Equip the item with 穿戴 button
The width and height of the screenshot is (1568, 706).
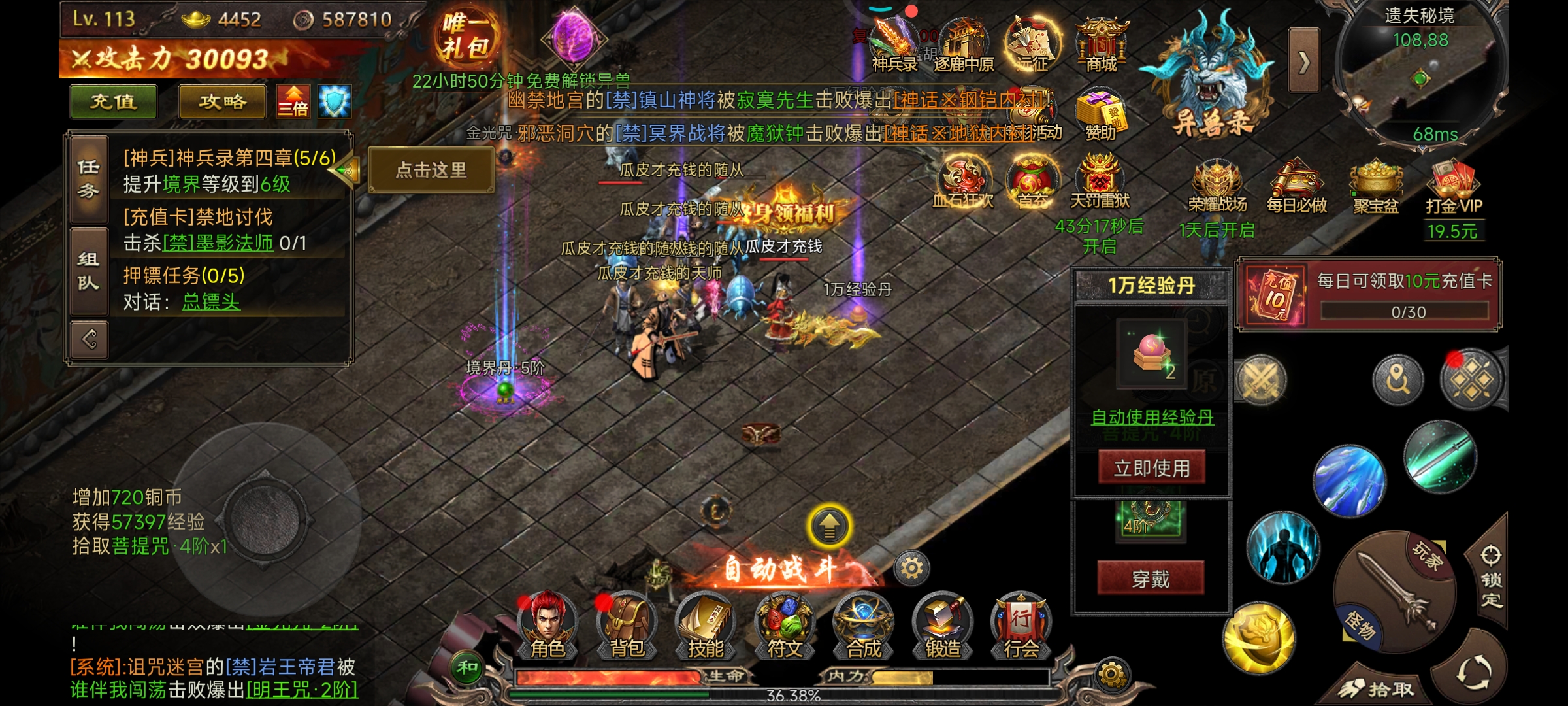tap(1151, 579)
